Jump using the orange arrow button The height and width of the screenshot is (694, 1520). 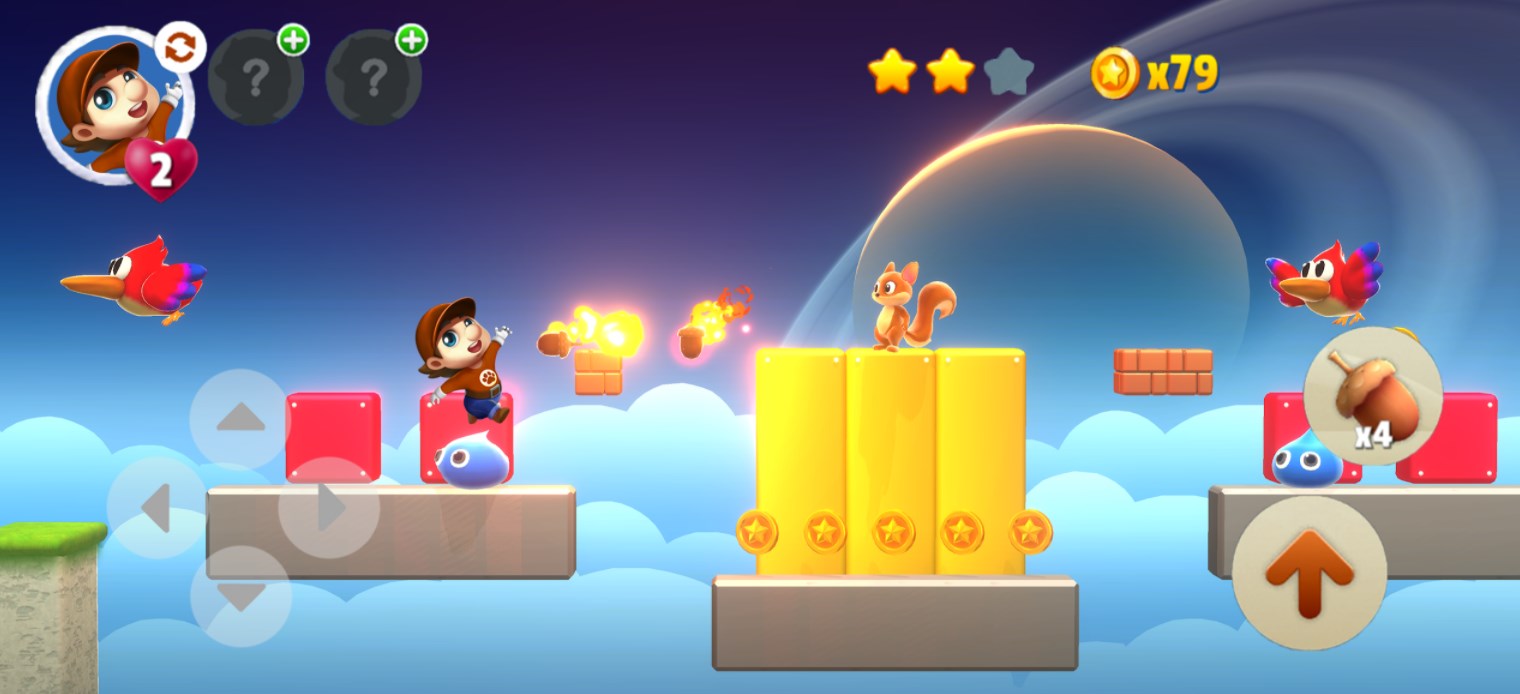(1309, 573)
